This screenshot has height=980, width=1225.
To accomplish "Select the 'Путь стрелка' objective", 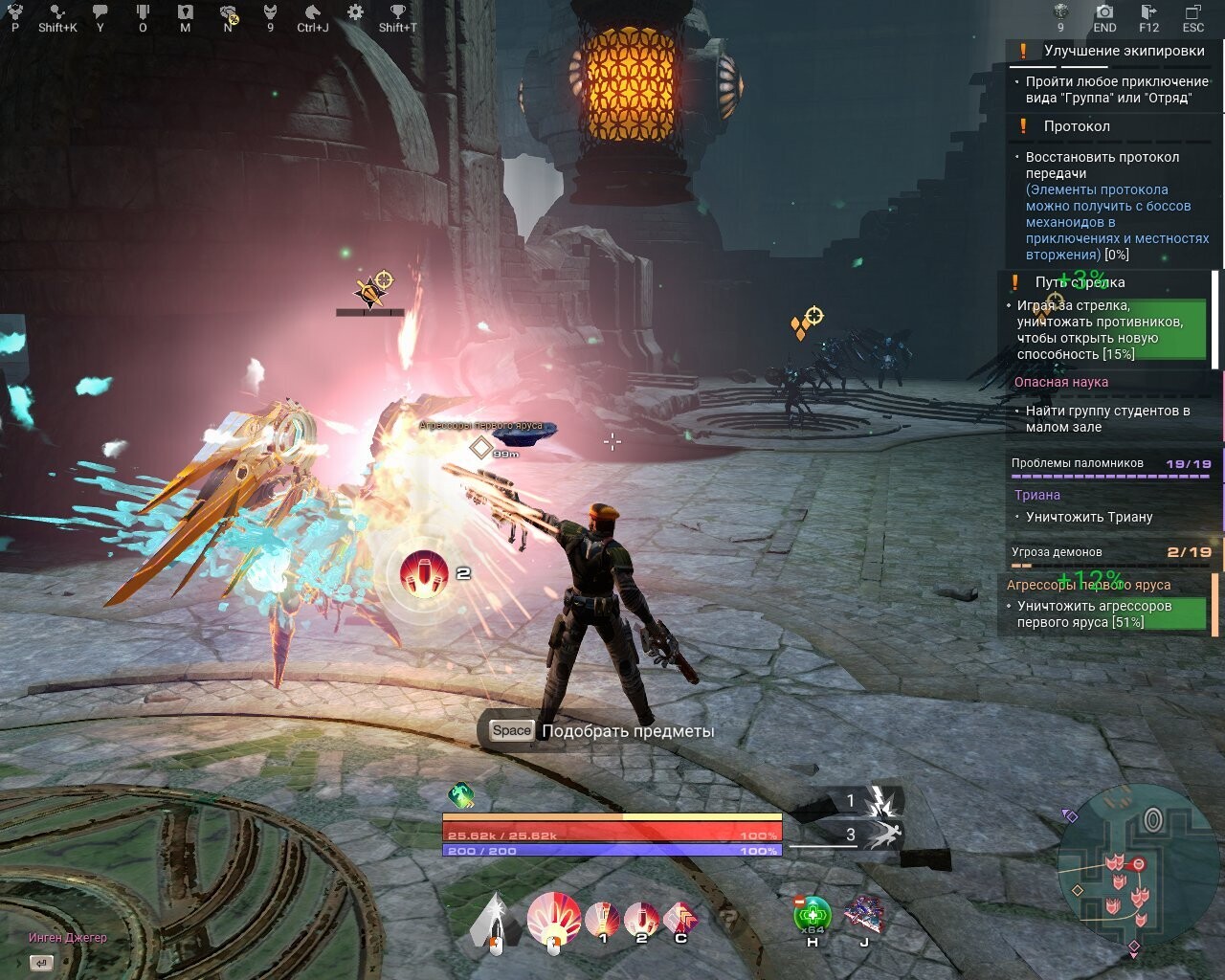I will click(1080, 282).
